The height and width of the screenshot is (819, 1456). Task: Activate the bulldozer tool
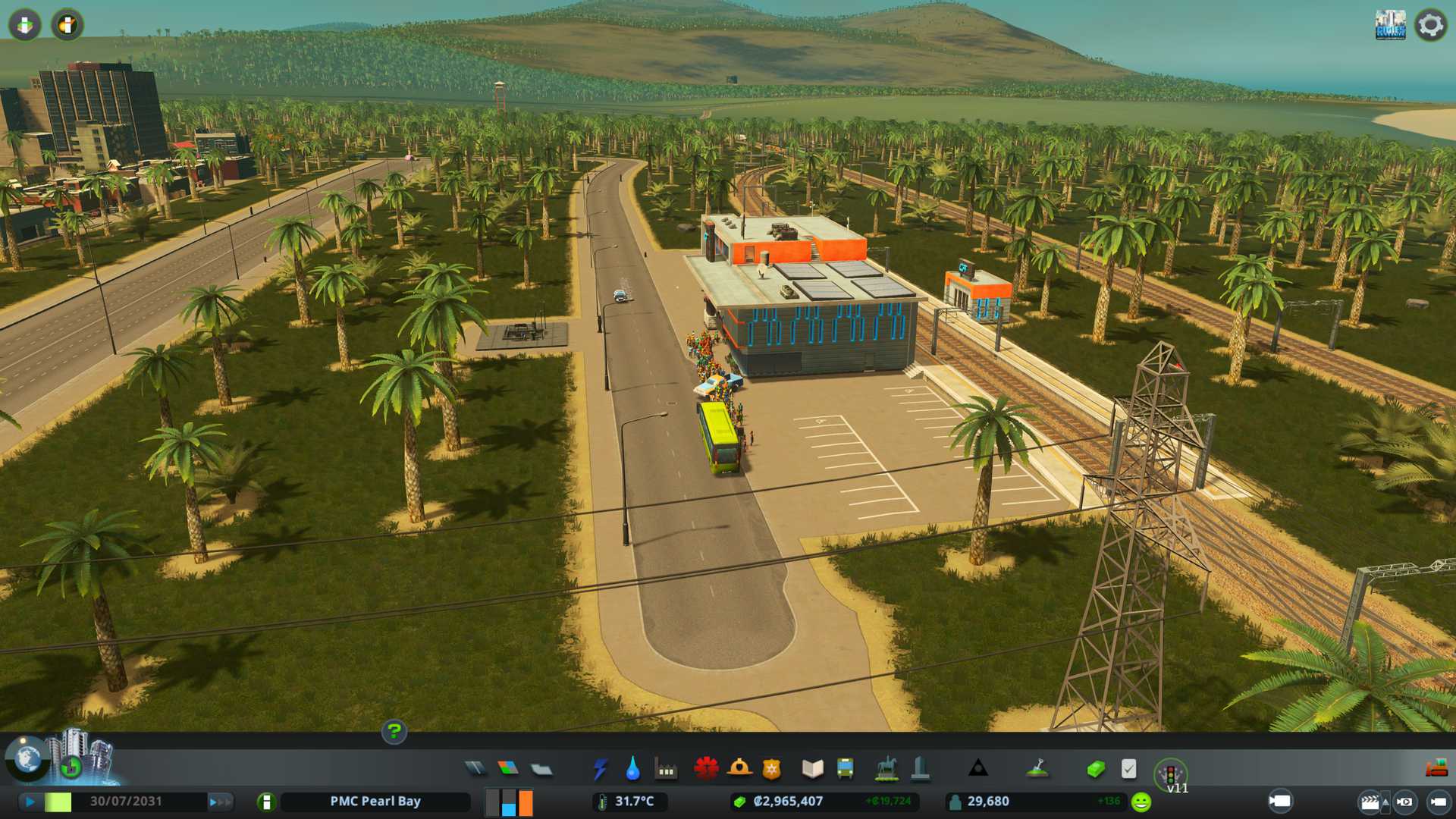click(x=1436, y=769)
